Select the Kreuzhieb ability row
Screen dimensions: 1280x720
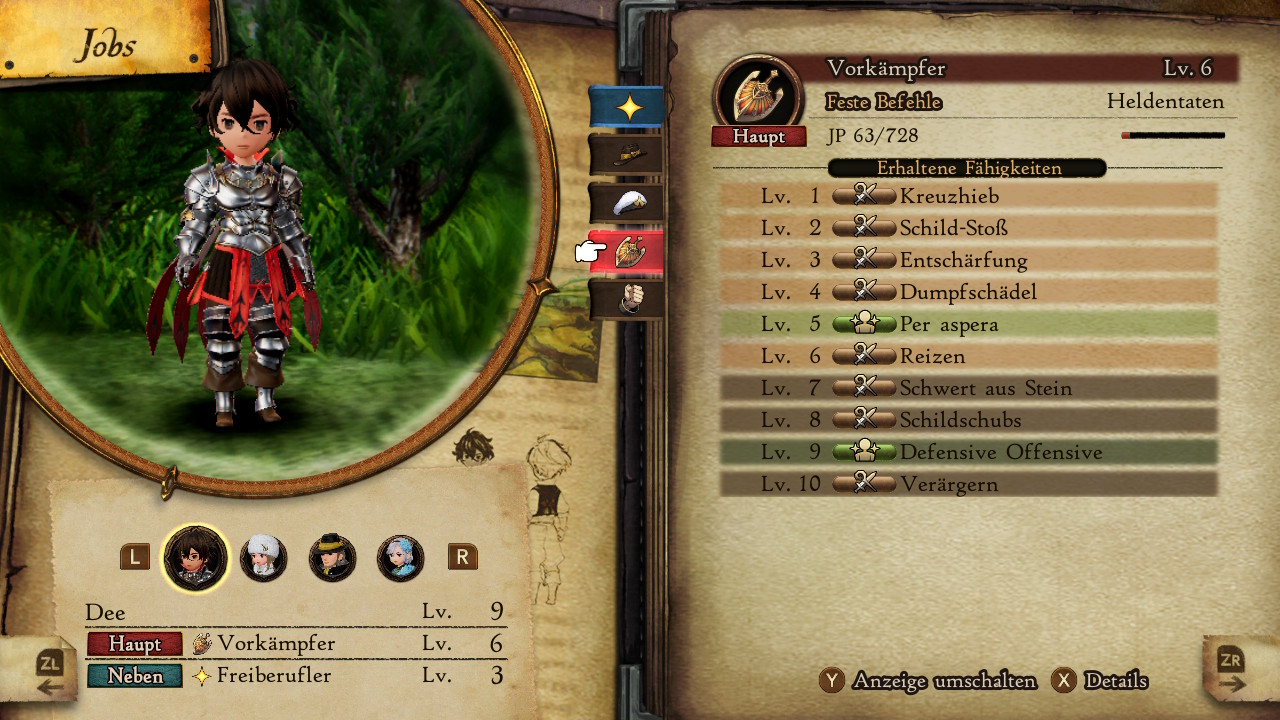968,196
